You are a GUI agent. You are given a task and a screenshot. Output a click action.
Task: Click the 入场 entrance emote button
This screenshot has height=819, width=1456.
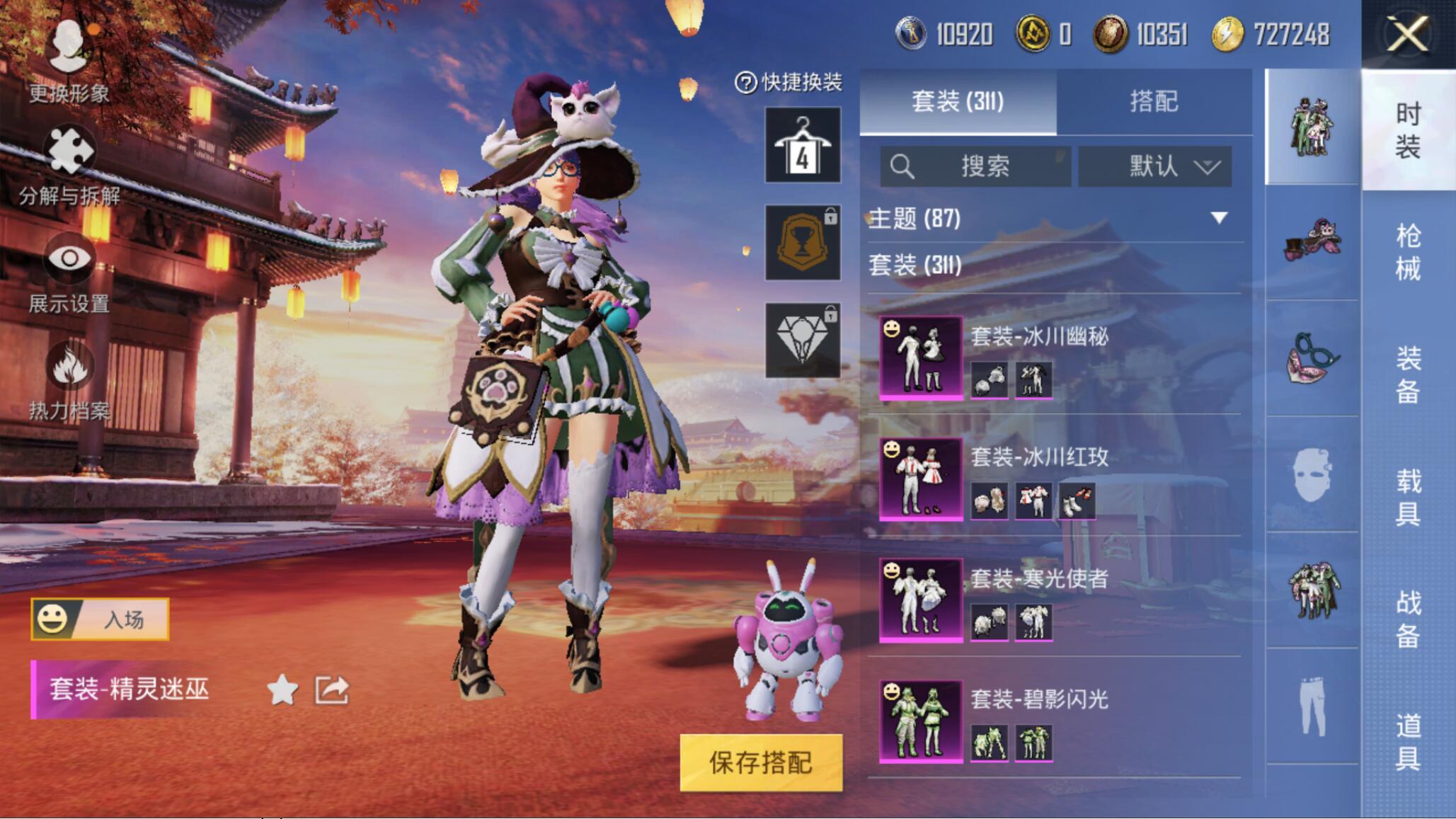pos(100,619)
